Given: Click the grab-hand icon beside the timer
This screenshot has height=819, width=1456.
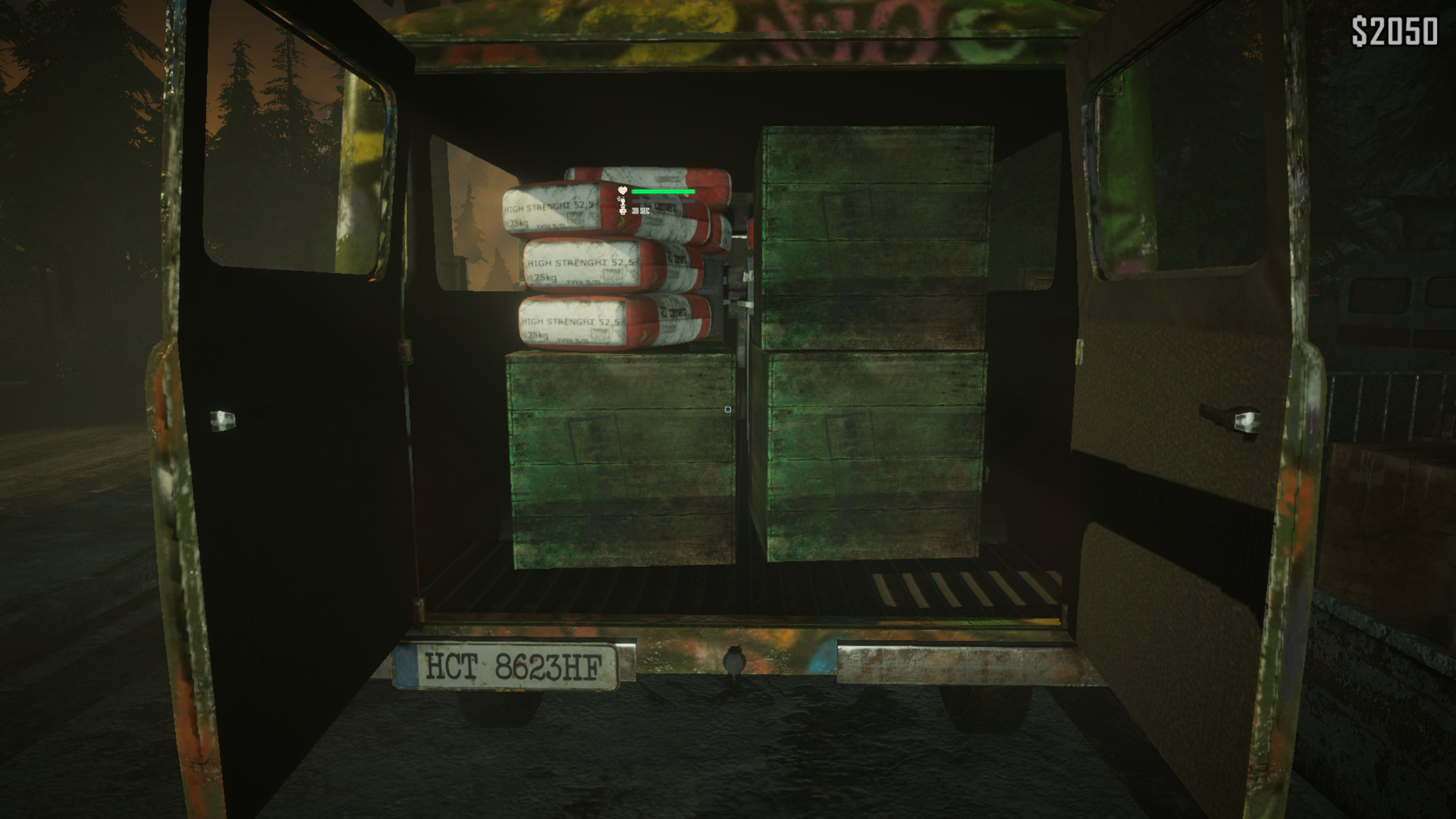Looking at the screenshot, I should (x=623, y=210).
